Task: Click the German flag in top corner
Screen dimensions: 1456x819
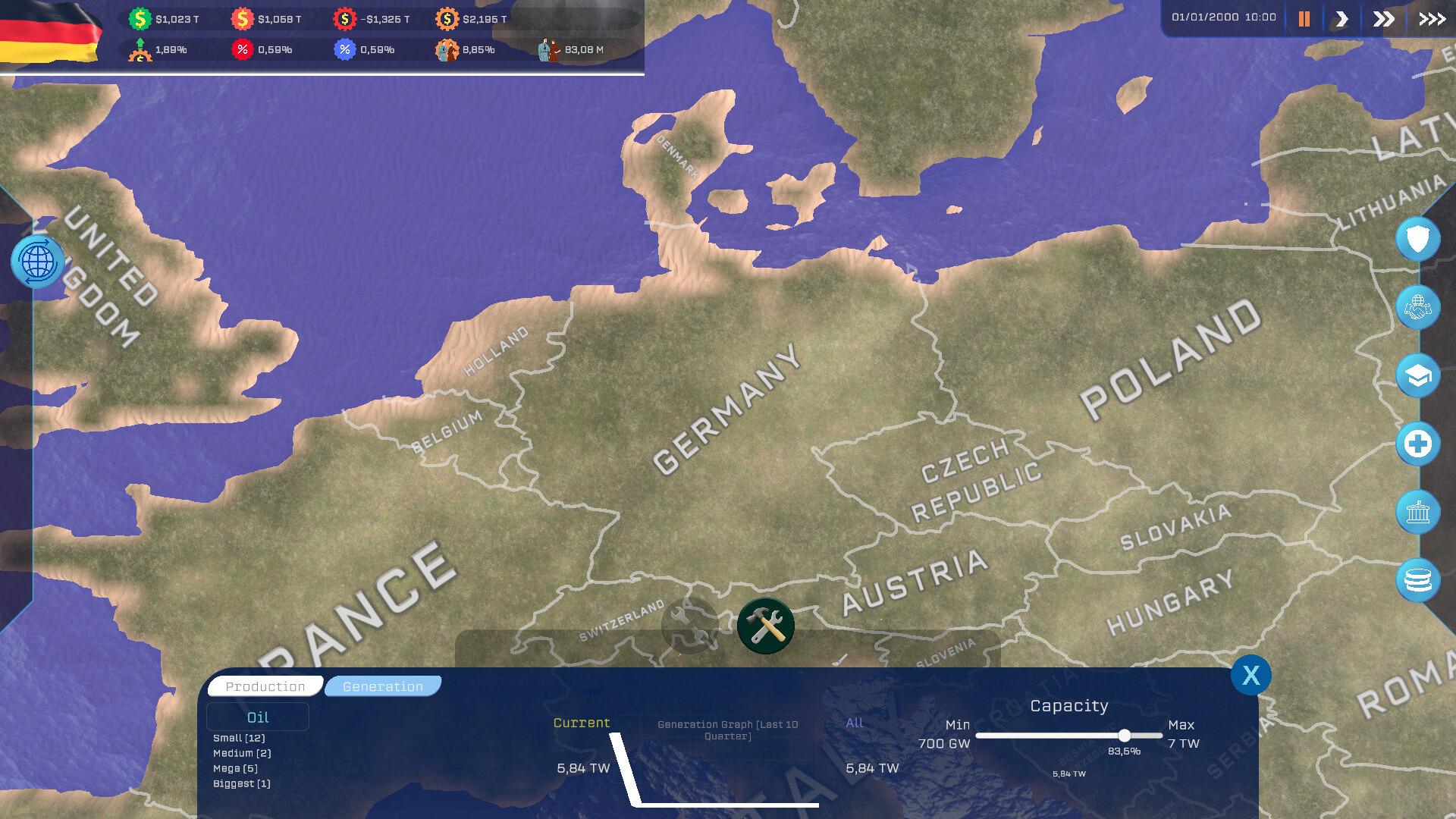Action: click(x=49, y=32)
